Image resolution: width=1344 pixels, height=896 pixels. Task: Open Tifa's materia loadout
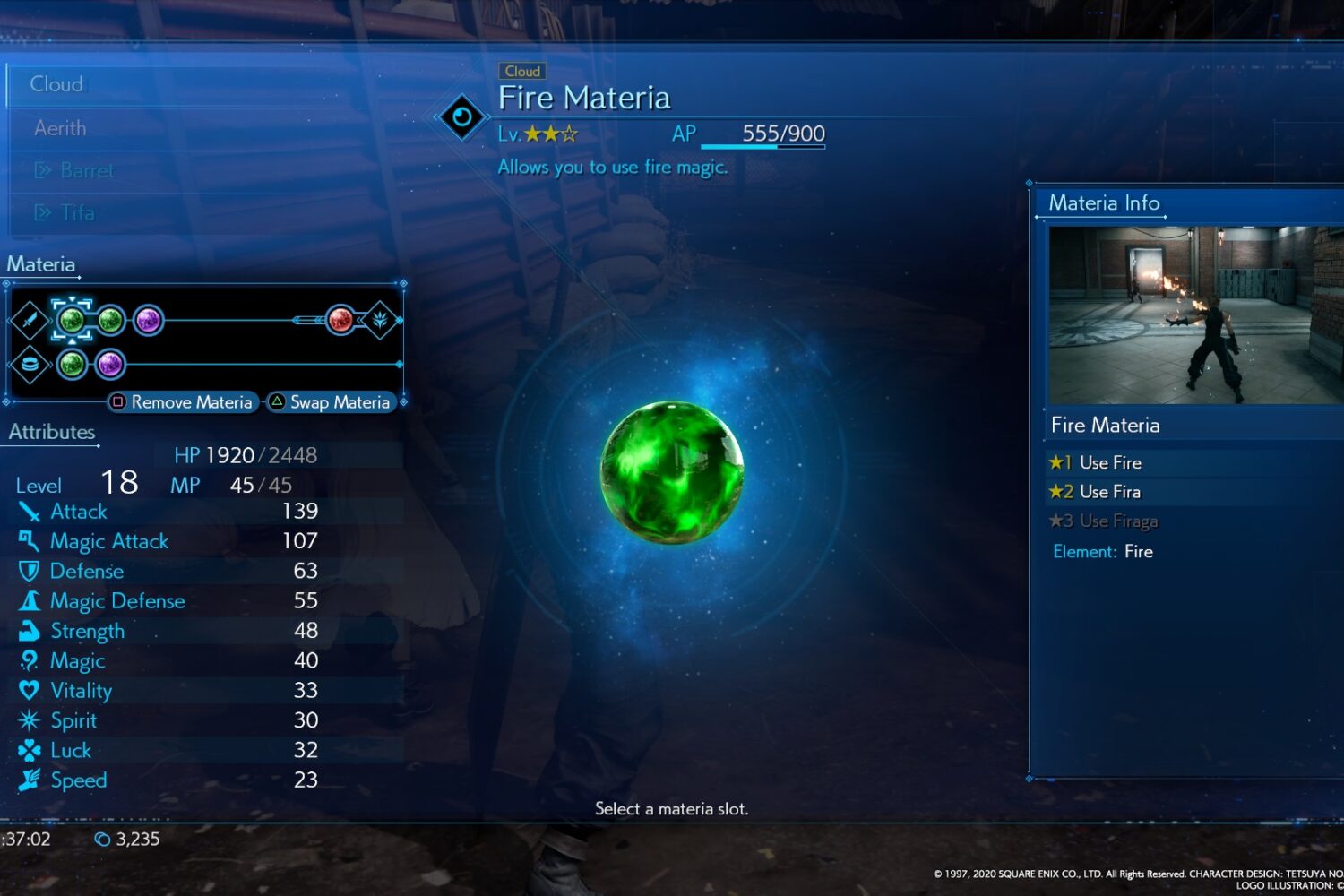coord(77,212)
